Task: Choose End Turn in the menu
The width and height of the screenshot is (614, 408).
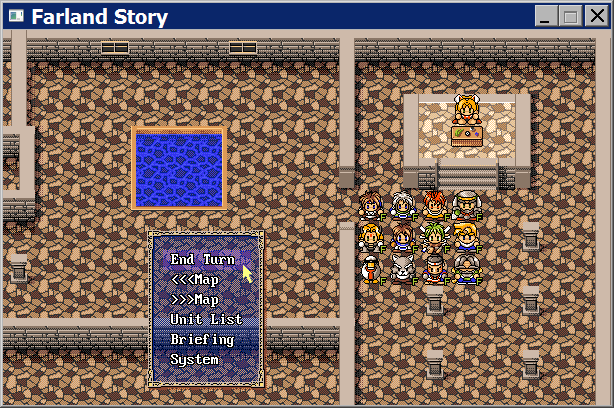Action: coord(203,260)
